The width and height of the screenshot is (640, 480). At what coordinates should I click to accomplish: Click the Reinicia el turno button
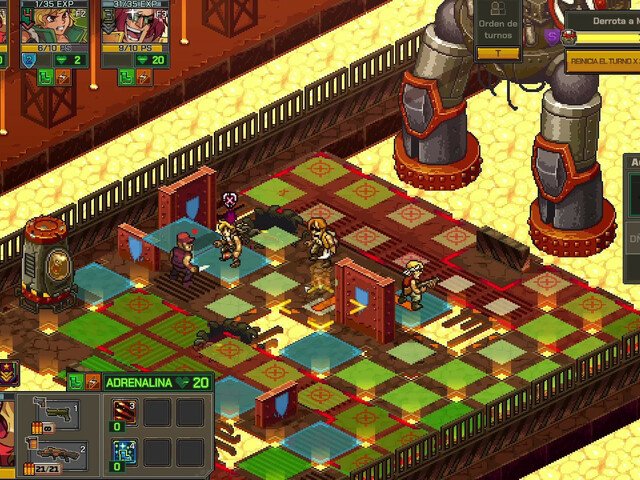pos(602,61)
